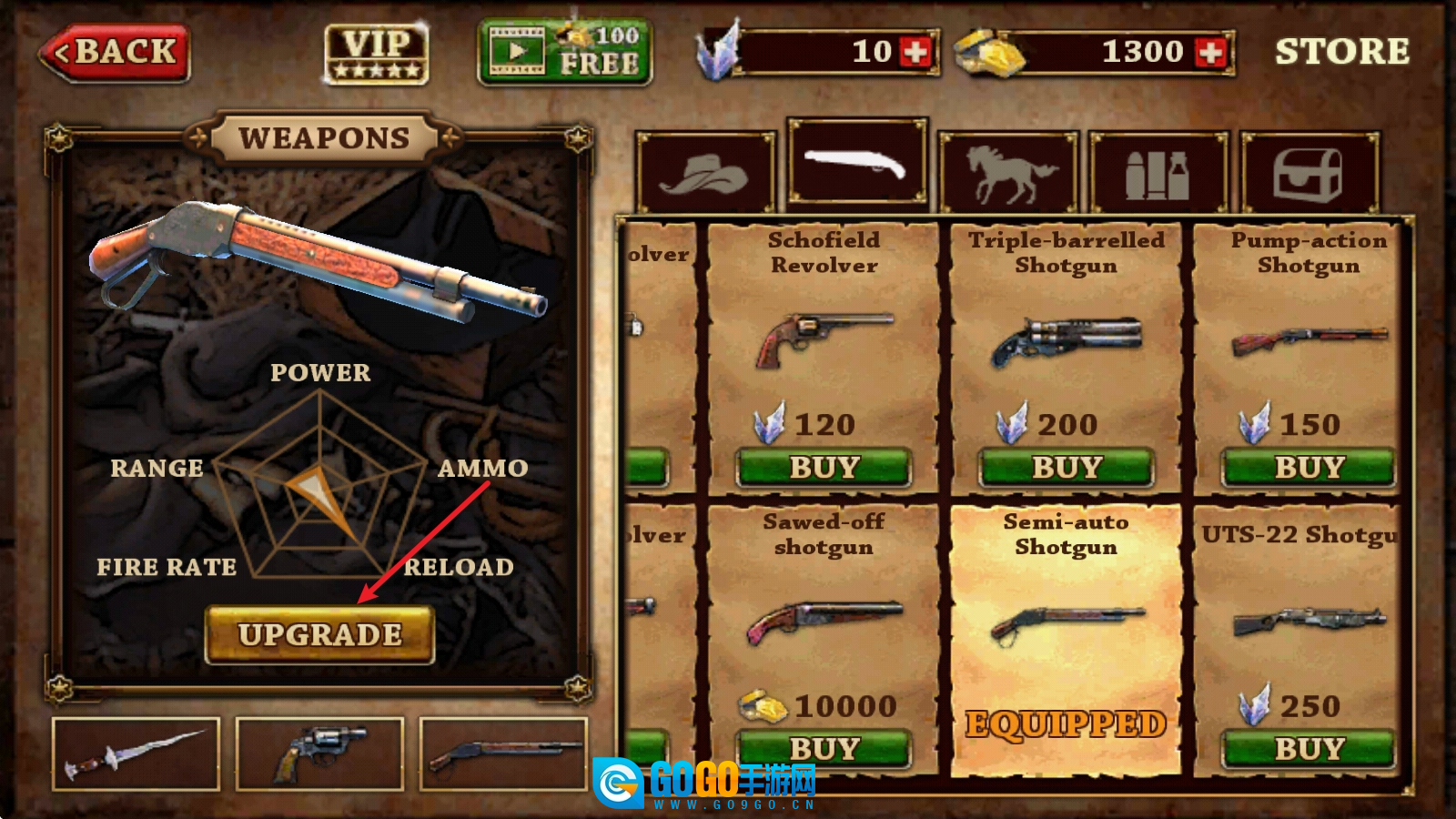Choose the shotgun weapon slot at bottom

click(x=503, y=754)
